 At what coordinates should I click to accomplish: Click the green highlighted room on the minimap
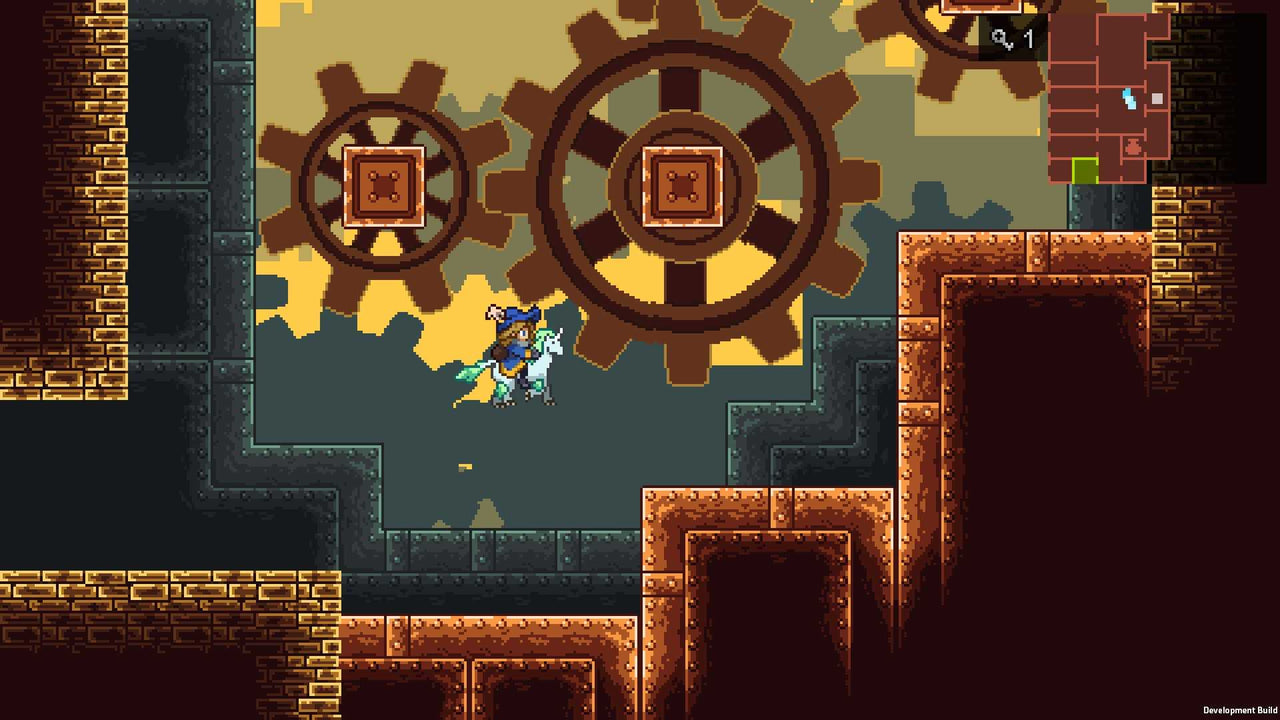1086,170
